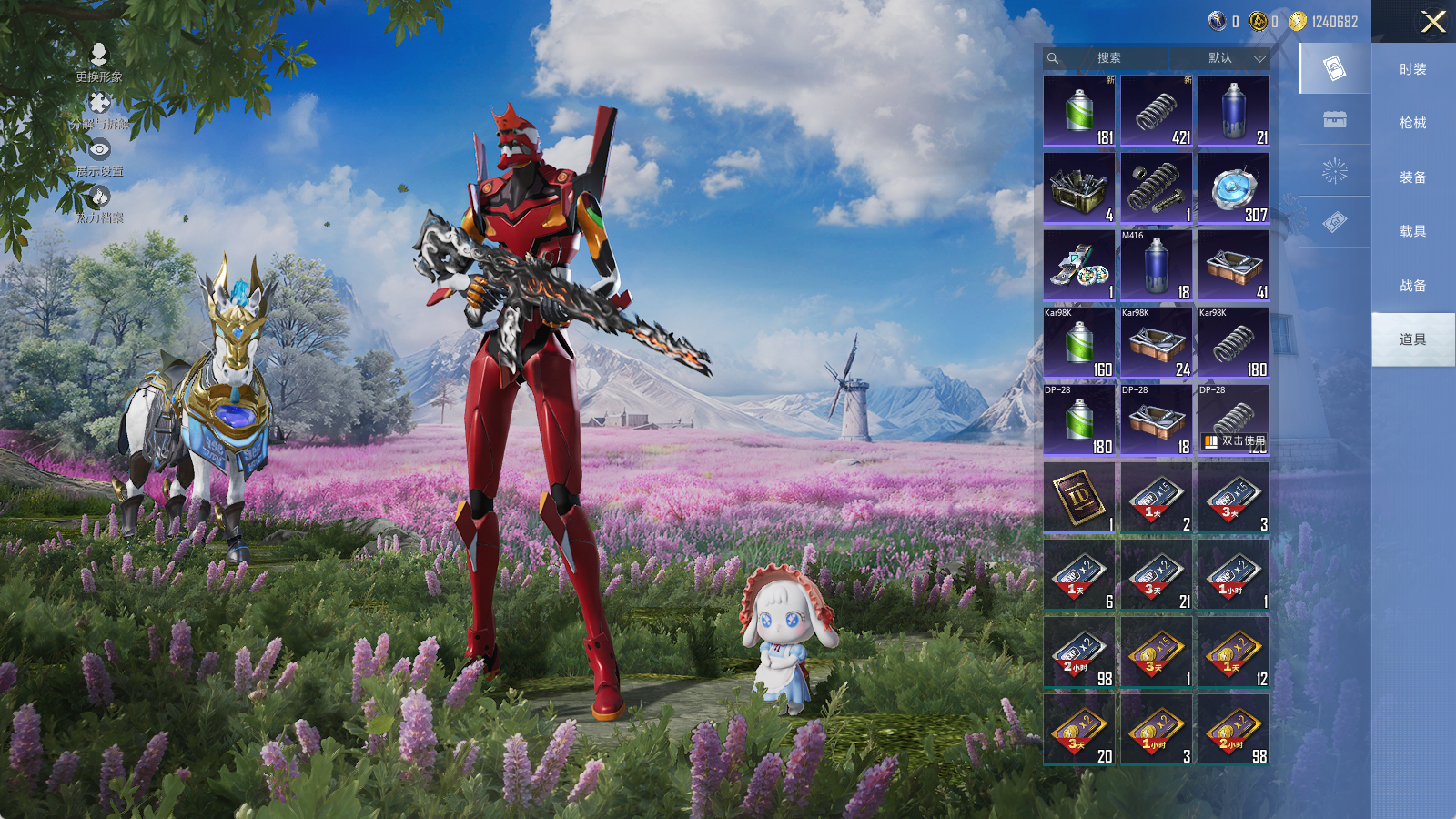
Task: Switch to the 时装 outfits tab
Action: 1412,69
